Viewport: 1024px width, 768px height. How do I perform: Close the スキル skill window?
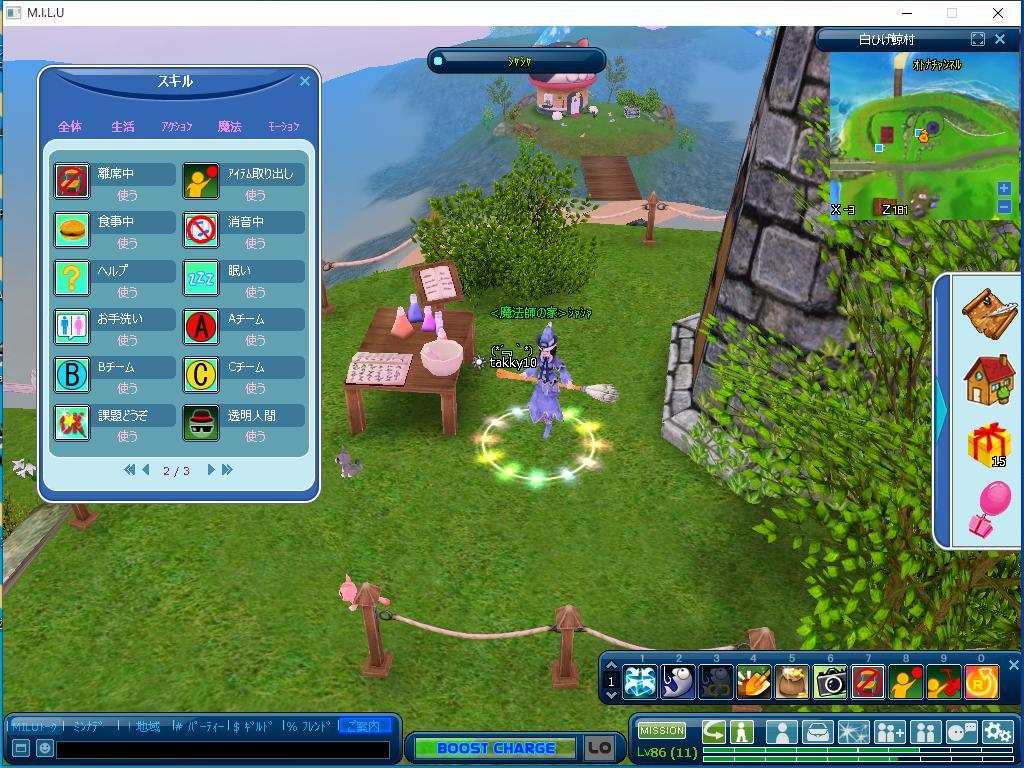point(305,82)
